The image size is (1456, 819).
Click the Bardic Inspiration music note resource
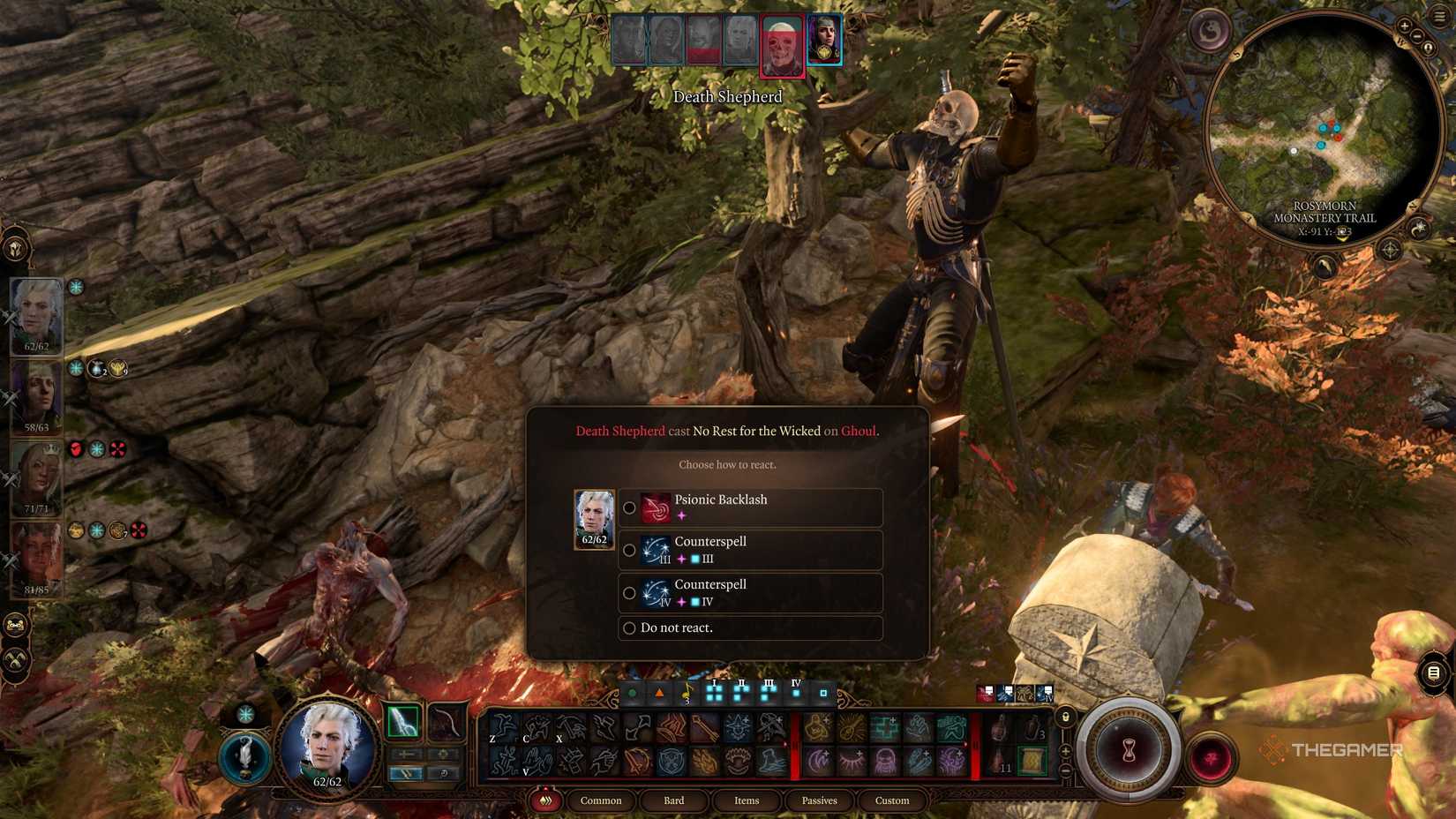(686, 692)
